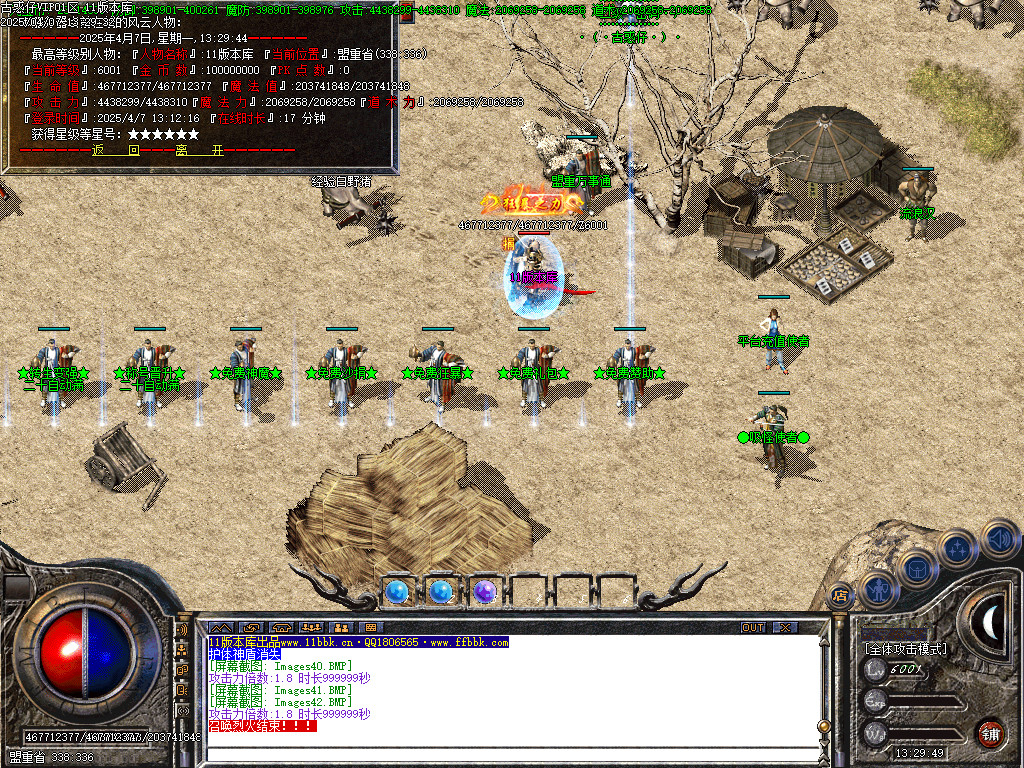This screenshot has width=1024, height=768.
Task: Close with the X button above the chat
Action: pyautogui.click(x=786, y=627)
